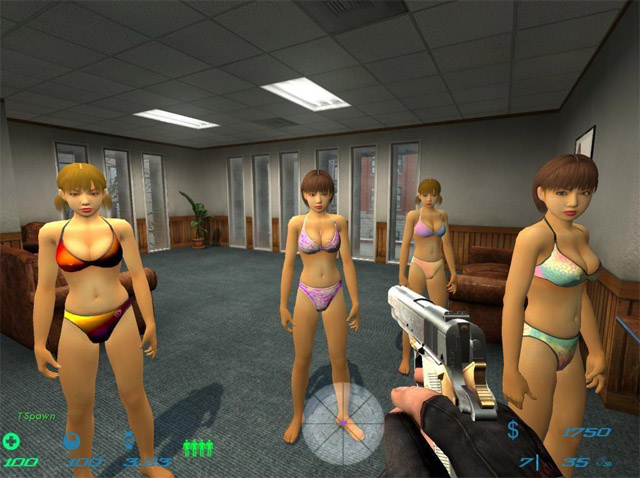Click the green hostage figures icon
The width and height of the screenshot is (640, 478).
[197, 446]
